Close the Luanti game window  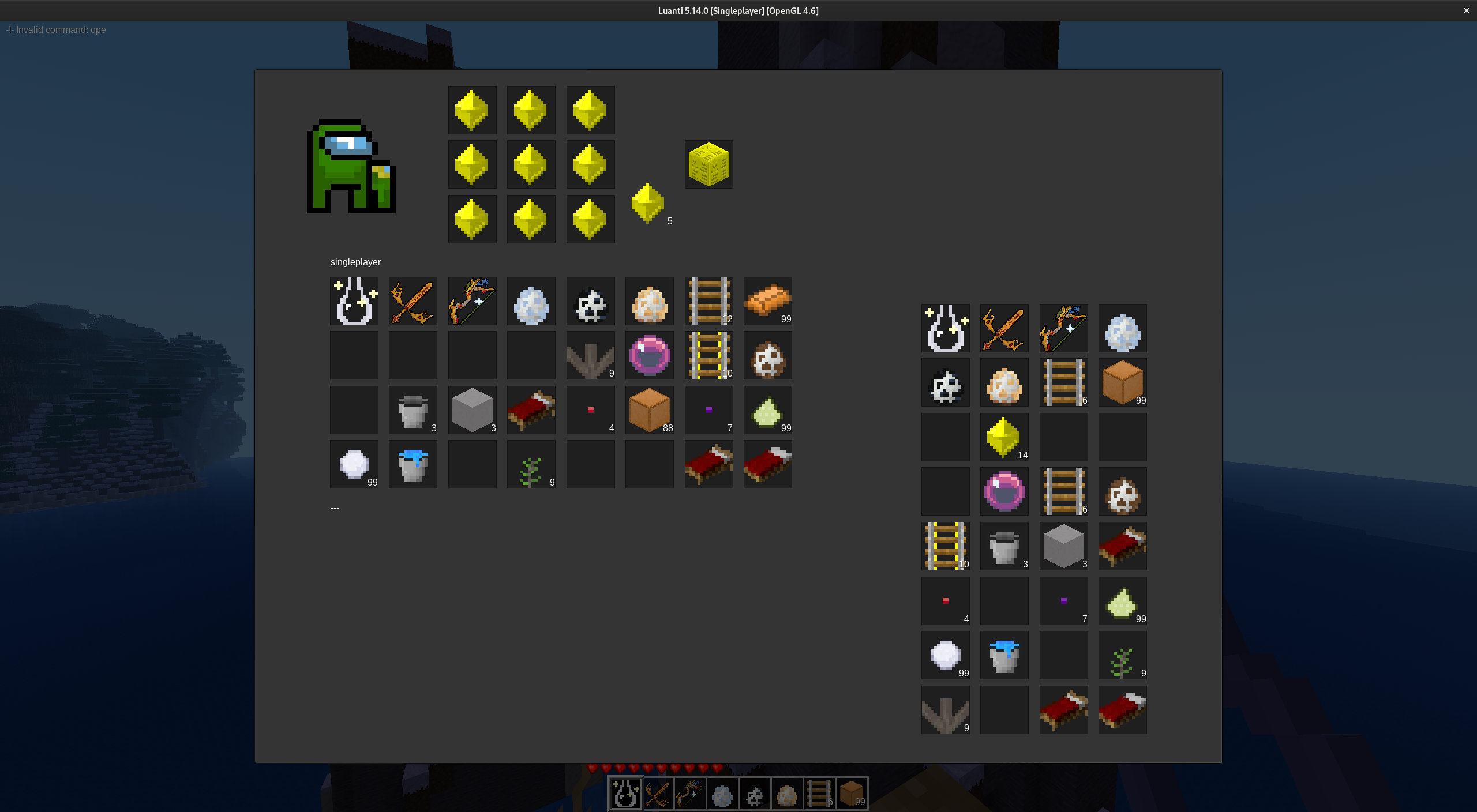pos(1466,10)
